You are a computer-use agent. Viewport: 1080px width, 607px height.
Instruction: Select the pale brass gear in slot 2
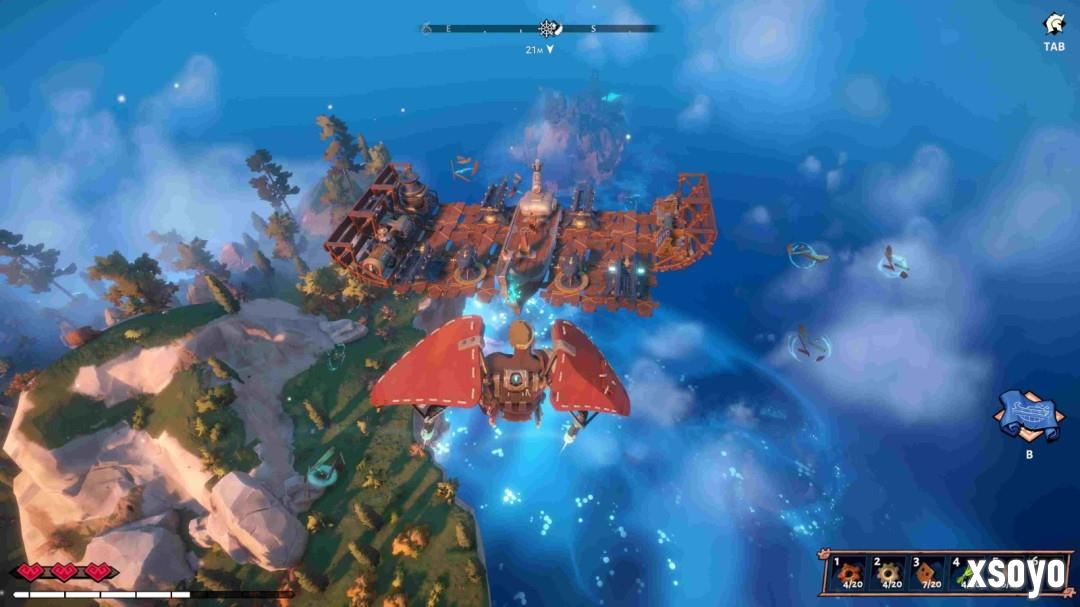(x=888, y=574)
